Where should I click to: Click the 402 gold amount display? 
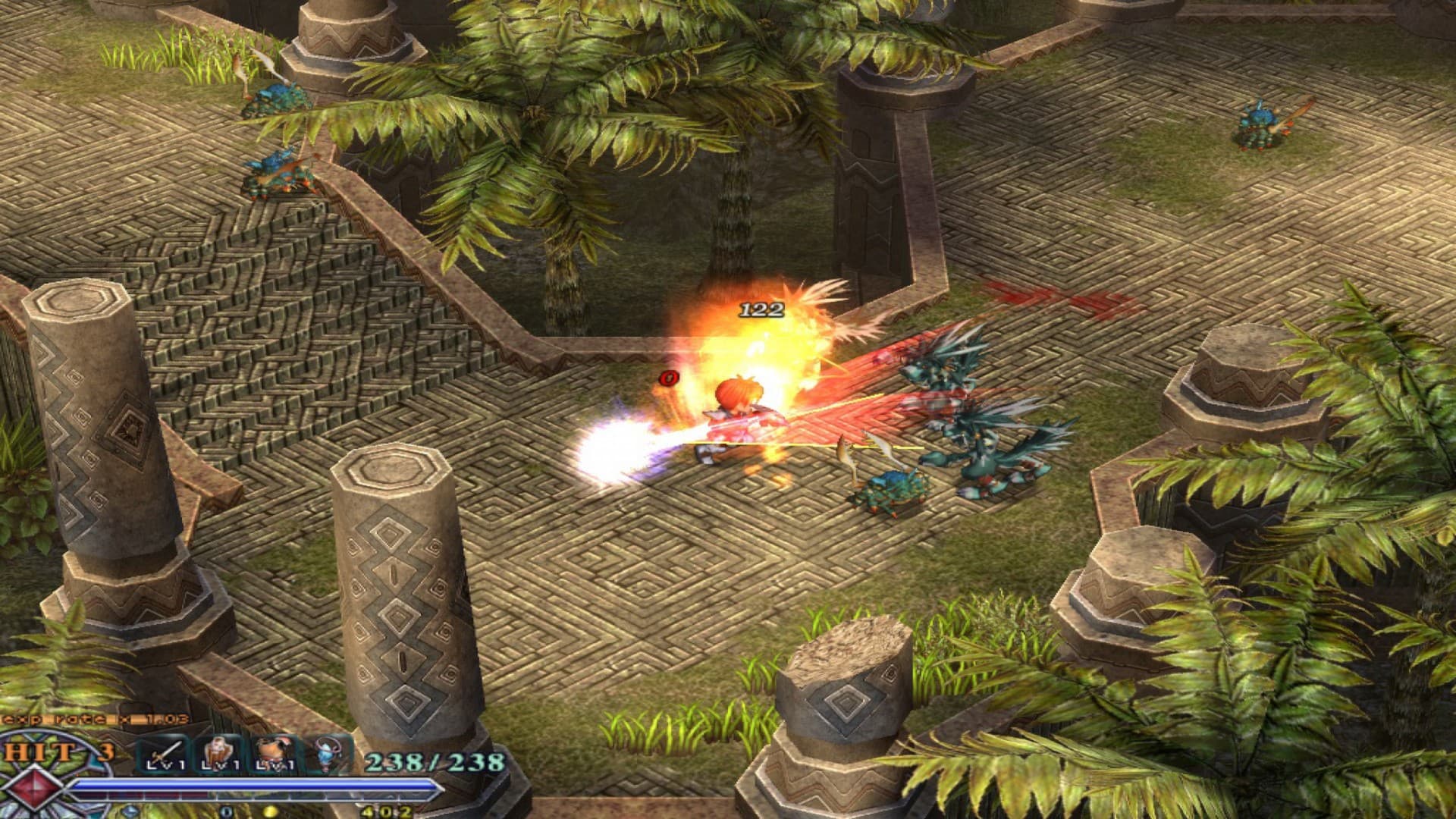387,811
